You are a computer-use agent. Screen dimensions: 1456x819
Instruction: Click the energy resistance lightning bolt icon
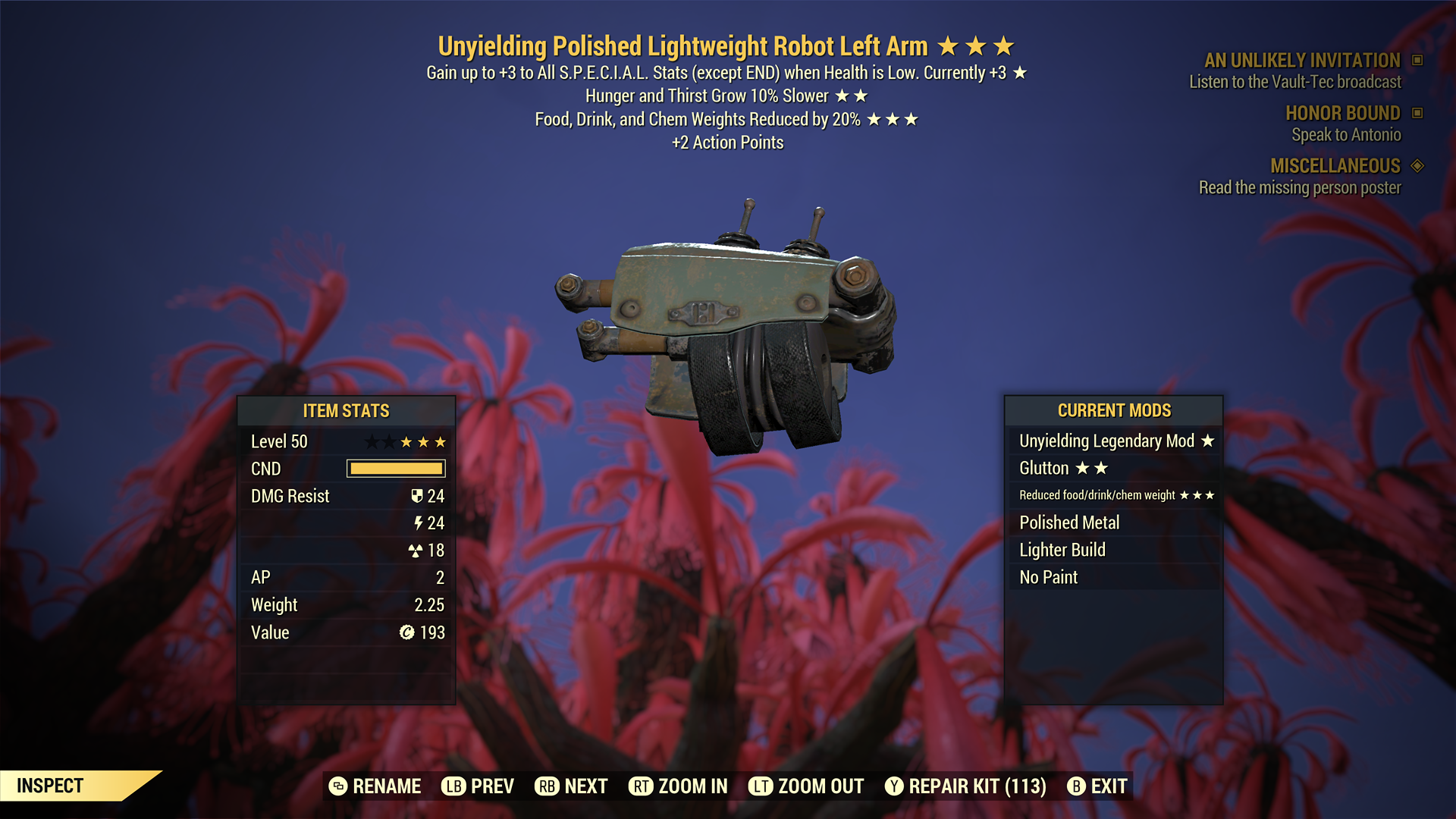pos(419,523)
